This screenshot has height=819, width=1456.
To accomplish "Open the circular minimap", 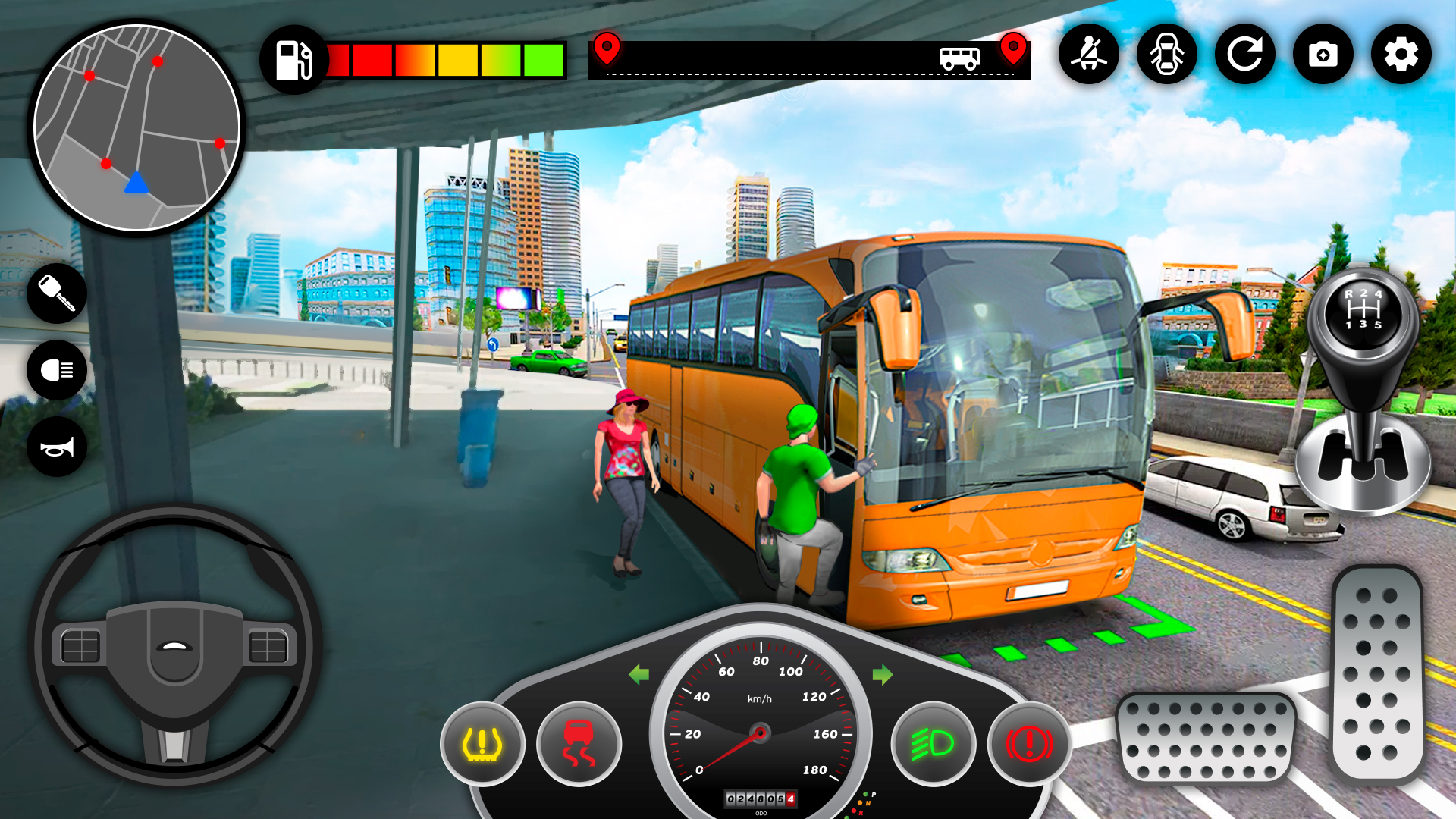I will tap(137, 127).
